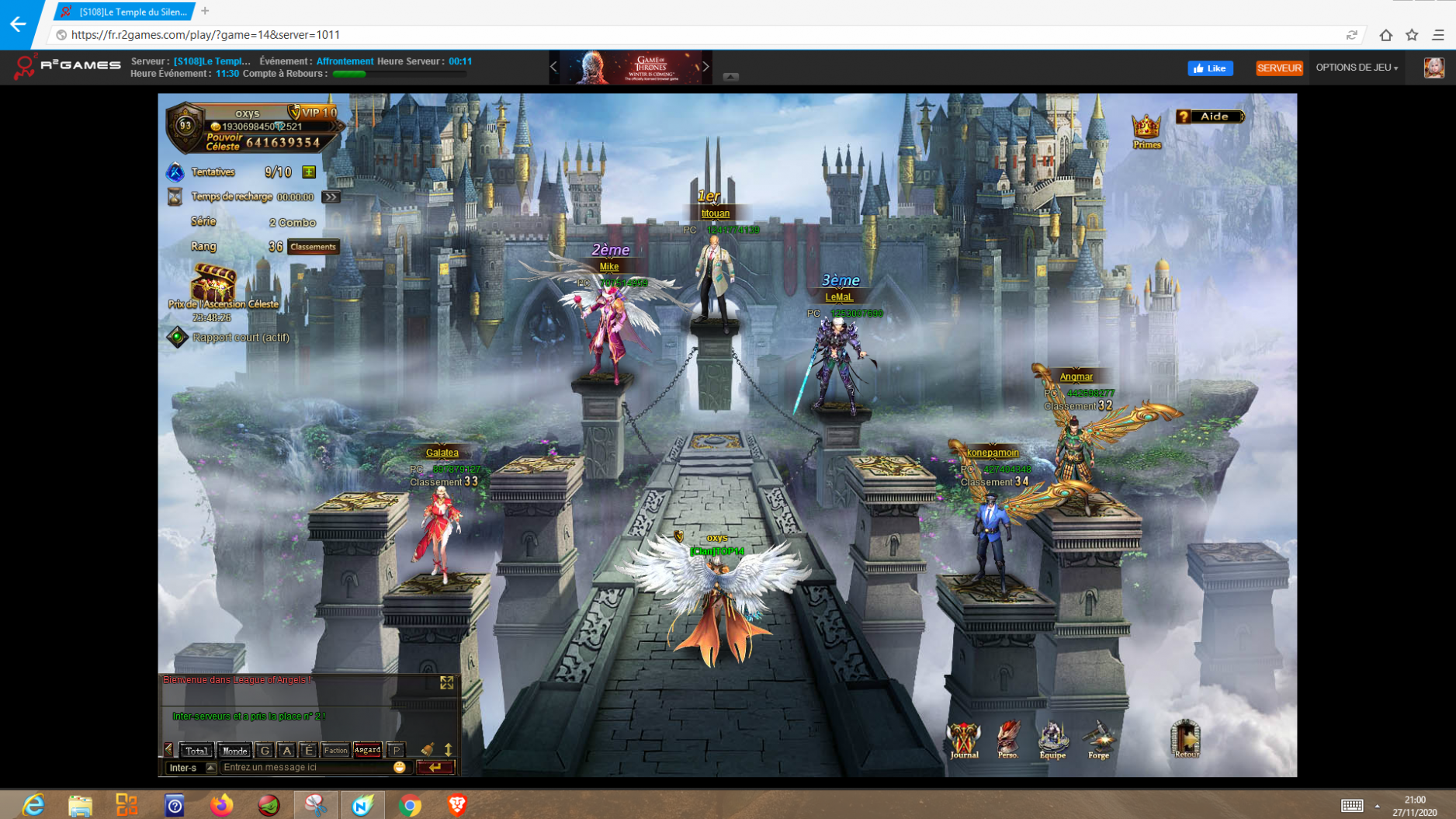Viewport: 1456px width, 819px height.
Task: Toggle the Rapport court option
Action: coord(178,337)
